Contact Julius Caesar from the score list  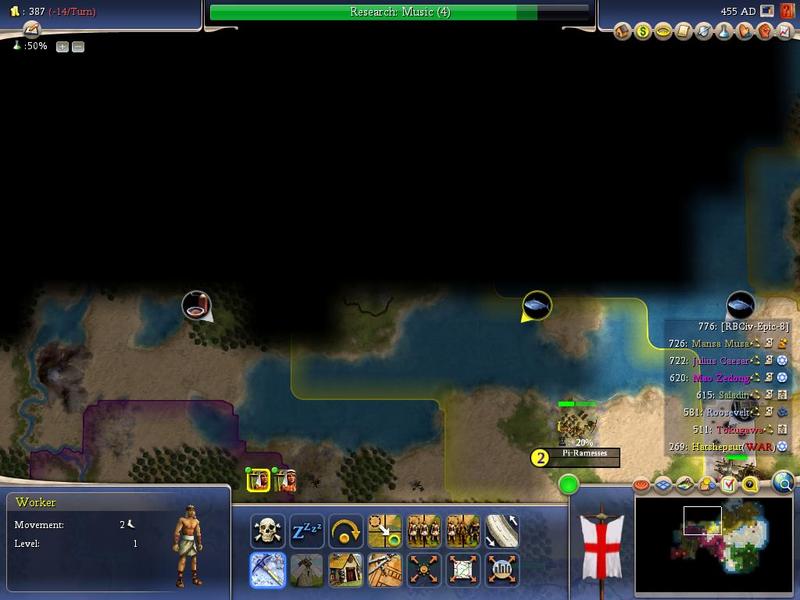point(718,360)
